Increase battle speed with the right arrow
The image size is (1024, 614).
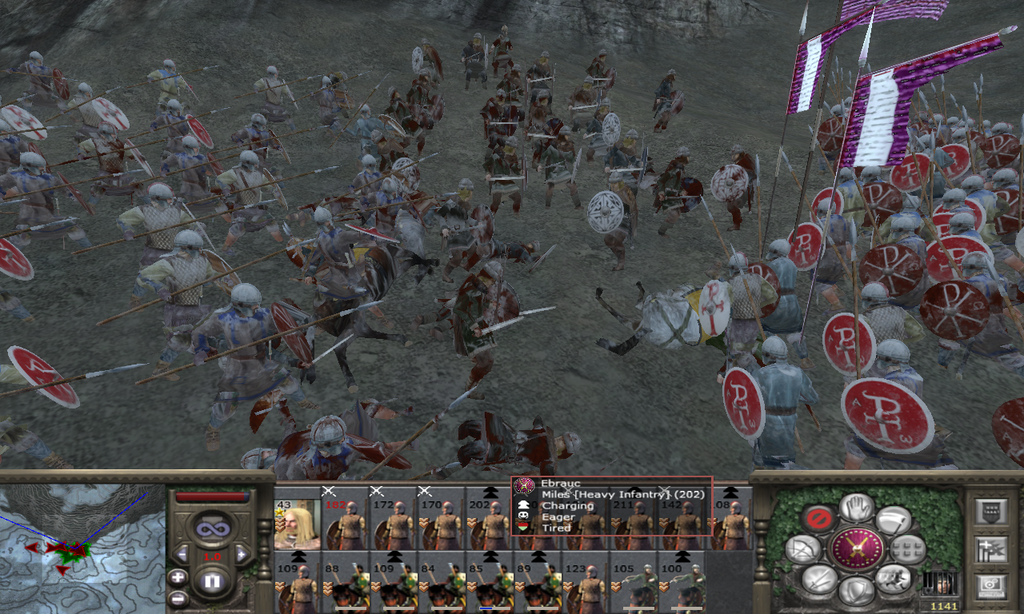[241, 554]
